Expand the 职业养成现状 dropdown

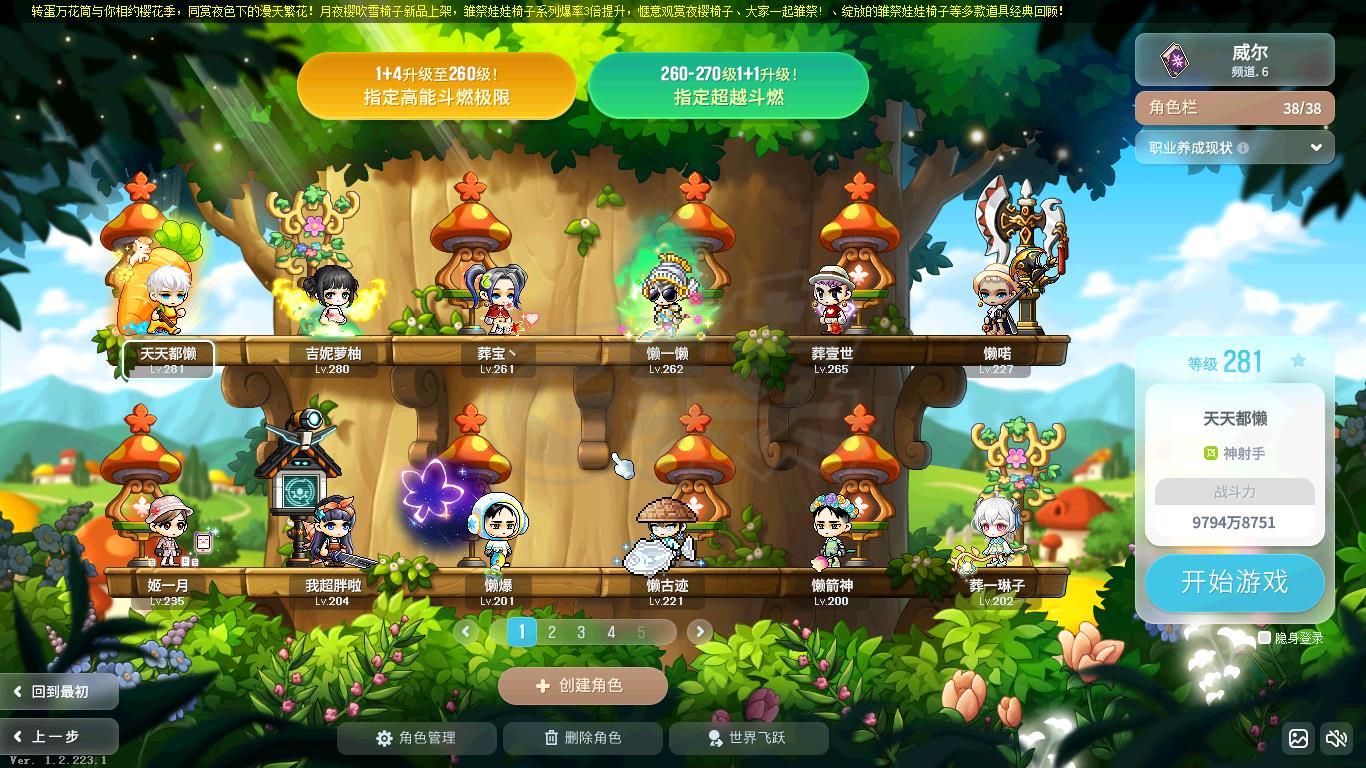[1234, 148]
